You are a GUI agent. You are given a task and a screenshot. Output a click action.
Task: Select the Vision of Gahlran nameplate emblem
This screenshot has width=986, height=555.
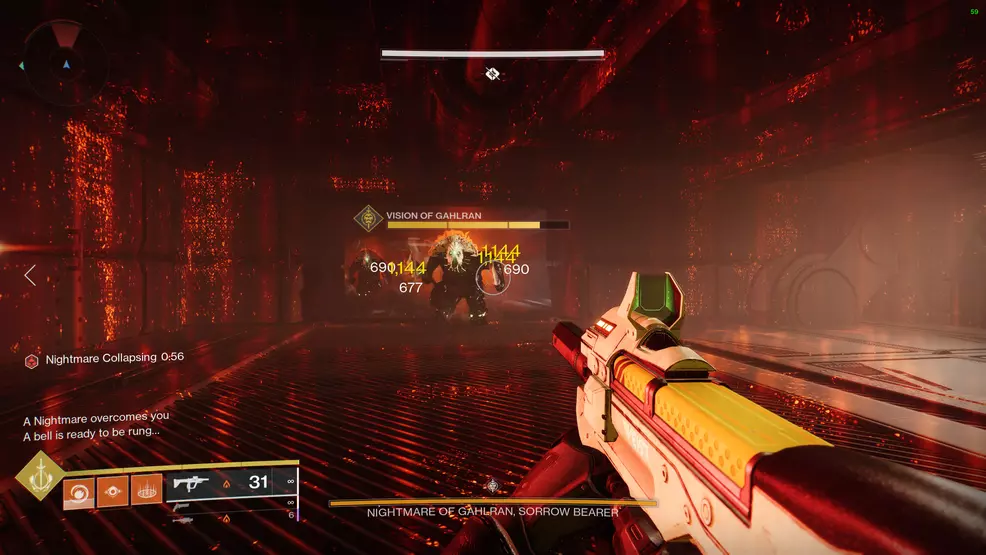coord(370,218)
